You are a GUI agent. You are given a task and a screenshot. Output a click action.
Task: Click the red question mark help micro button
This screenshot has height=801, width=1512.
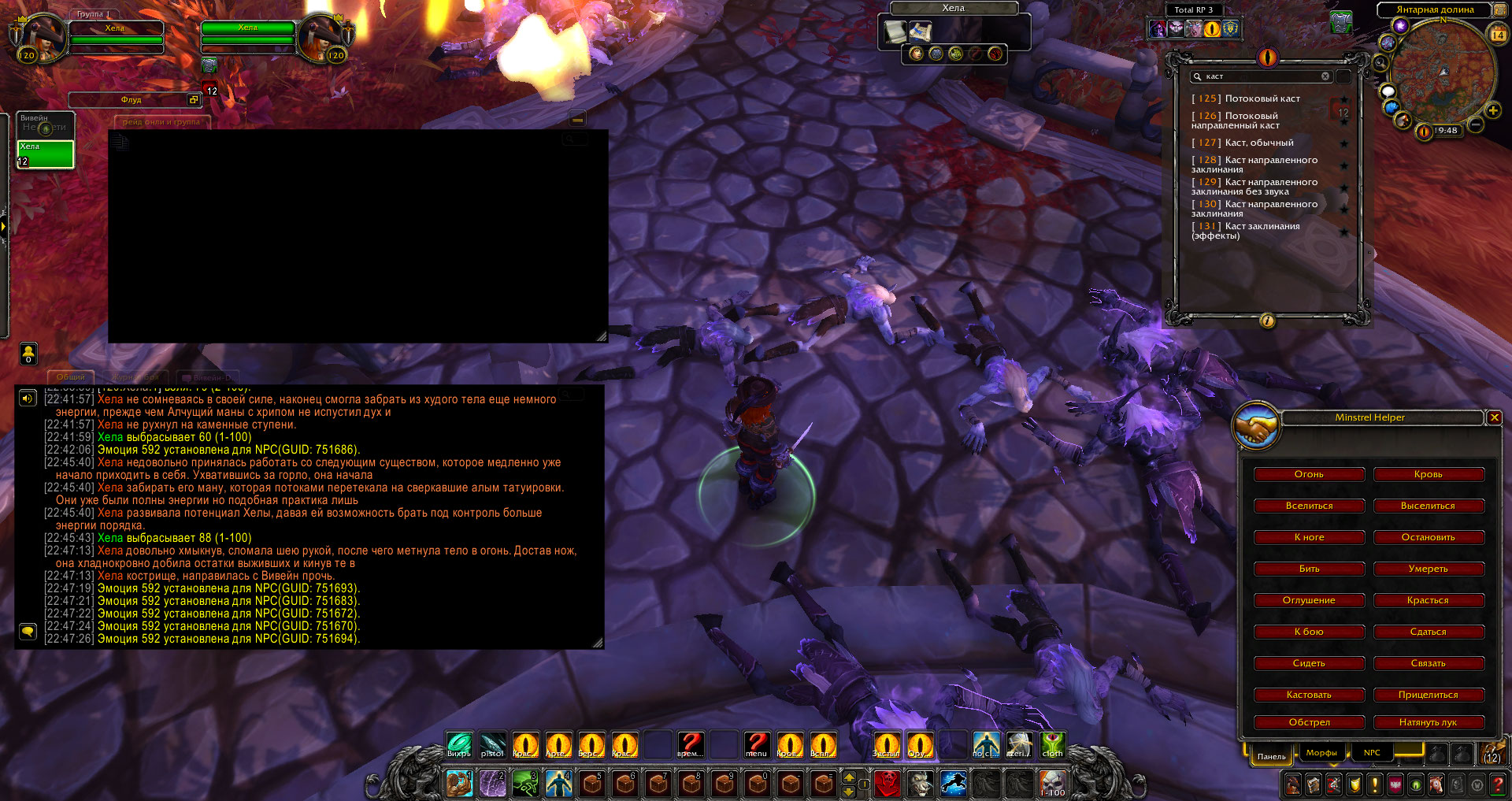click(1498, 784)
